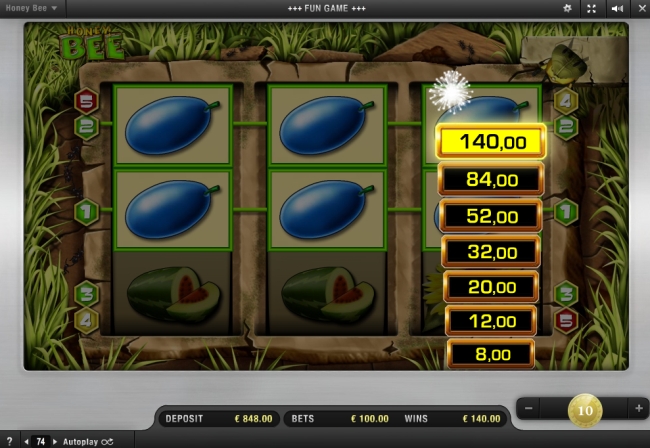The width and height of the screenshot is (650, 448).
Task: Click the left arrow beside 74
Action: pyautogui.click(x=26, y=441)
